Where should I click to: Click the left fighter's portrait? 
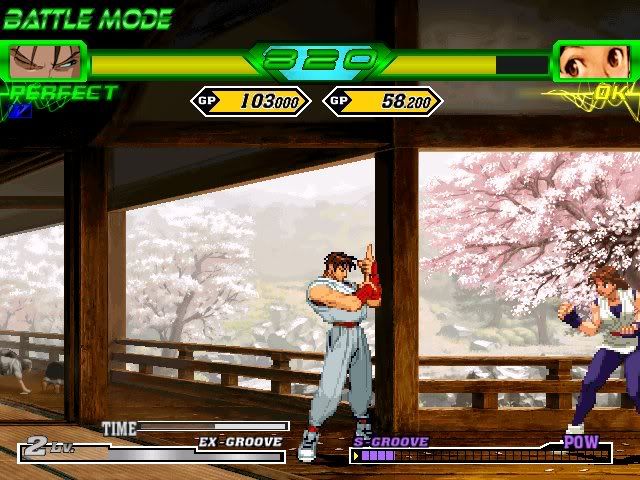pyautogui.click(x=44, y=62)
